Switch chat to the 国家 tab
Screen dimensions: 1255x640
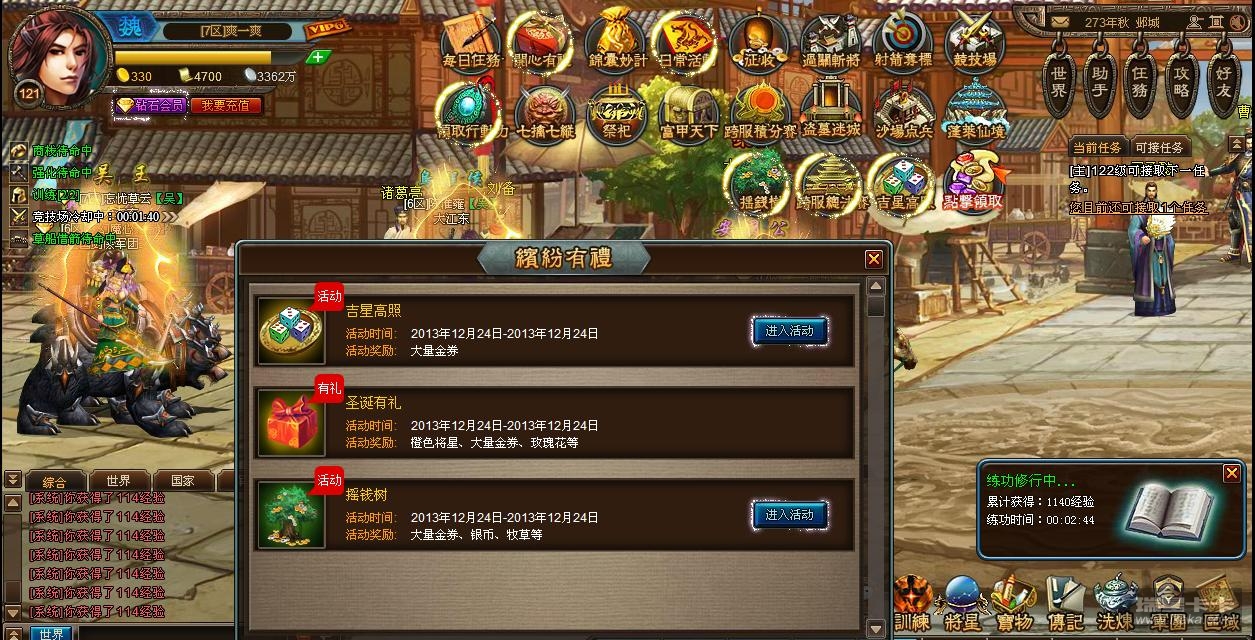(182, 481)
